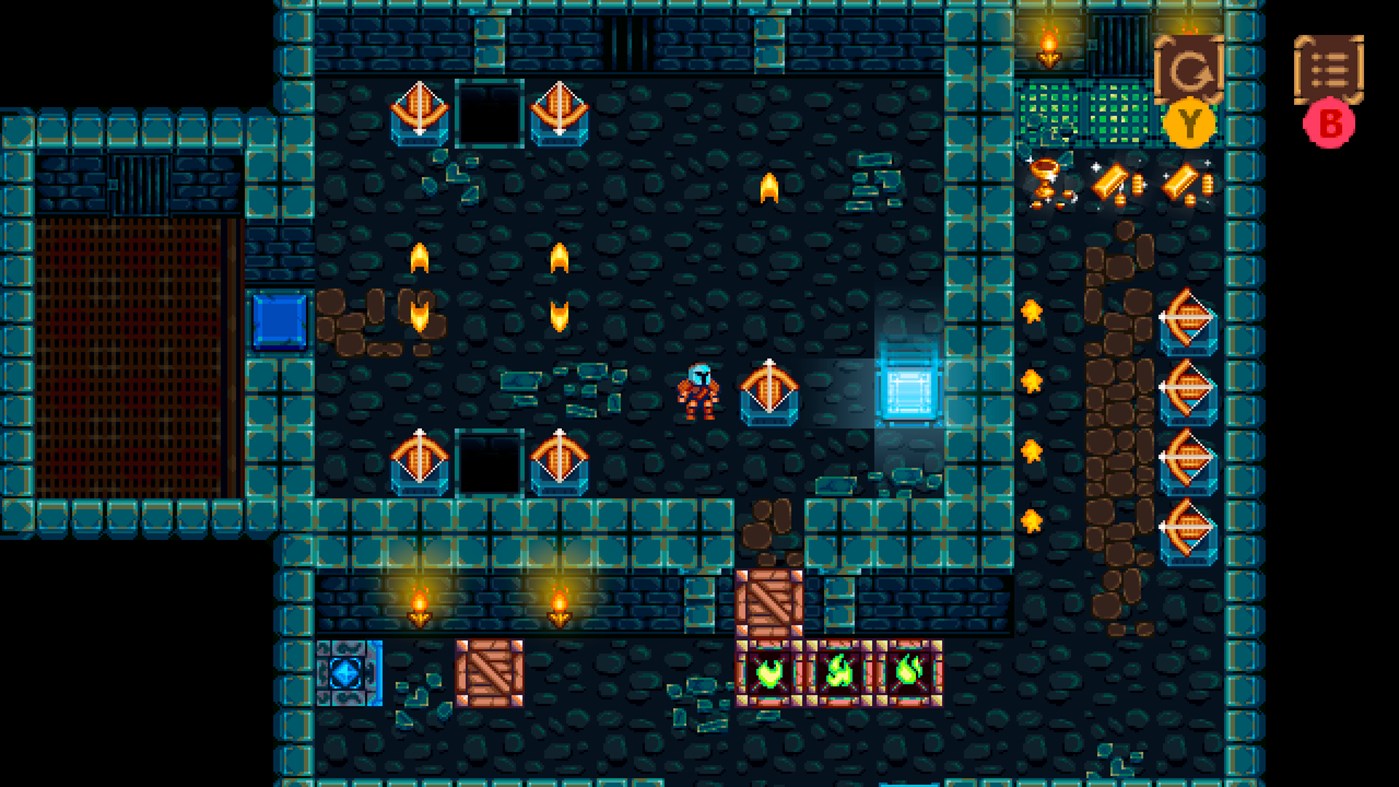Viewport: 1399px width, 787px height.
Task: Click the circular restart arrow icon
Action: (1188, 70)
